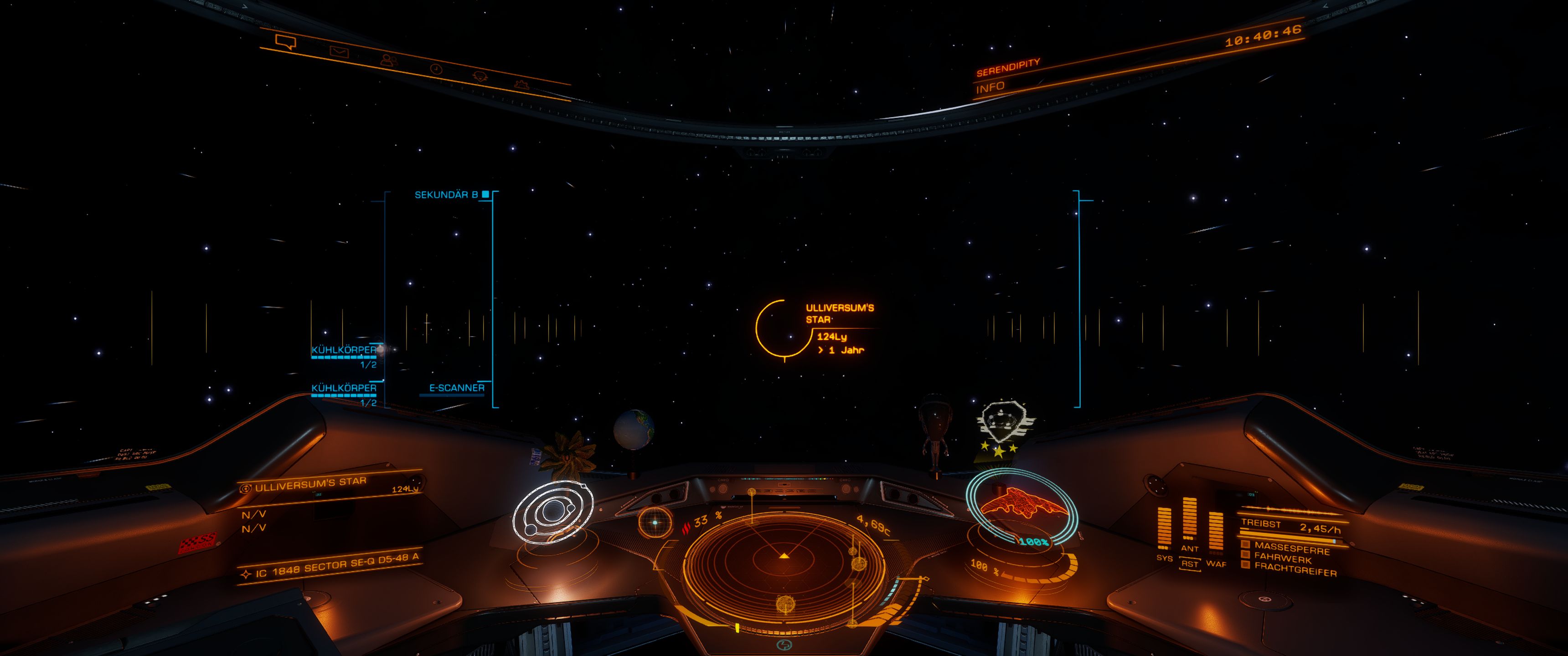Click the MASSESPERRE mass lock indicator
The width and height of the screenshot is (1568, 656).
(x=1291, y=548)
